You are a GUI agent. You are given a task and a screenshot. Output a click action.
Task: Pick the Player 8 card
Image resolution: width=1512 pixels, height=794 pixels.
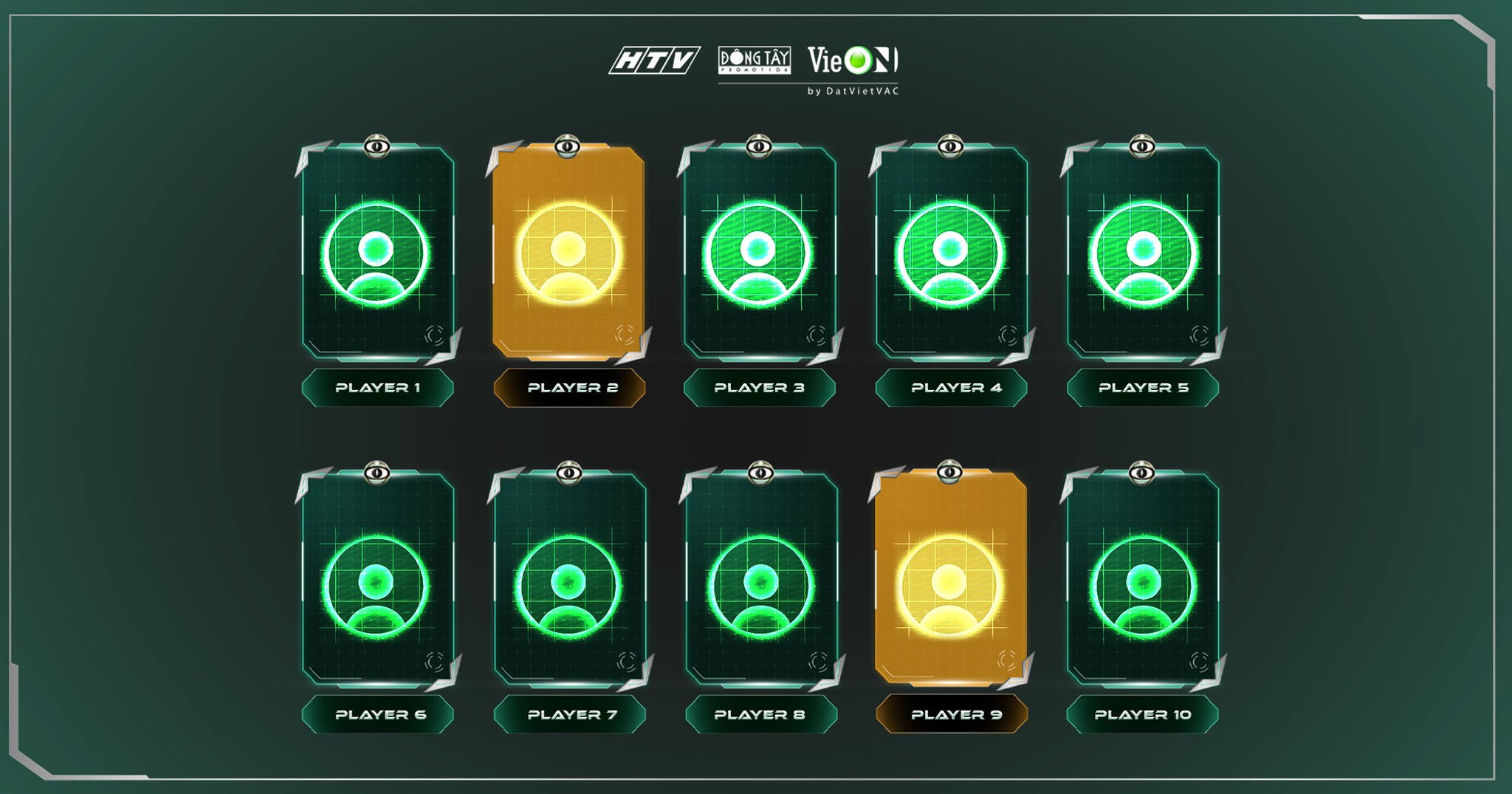[760, 581]
